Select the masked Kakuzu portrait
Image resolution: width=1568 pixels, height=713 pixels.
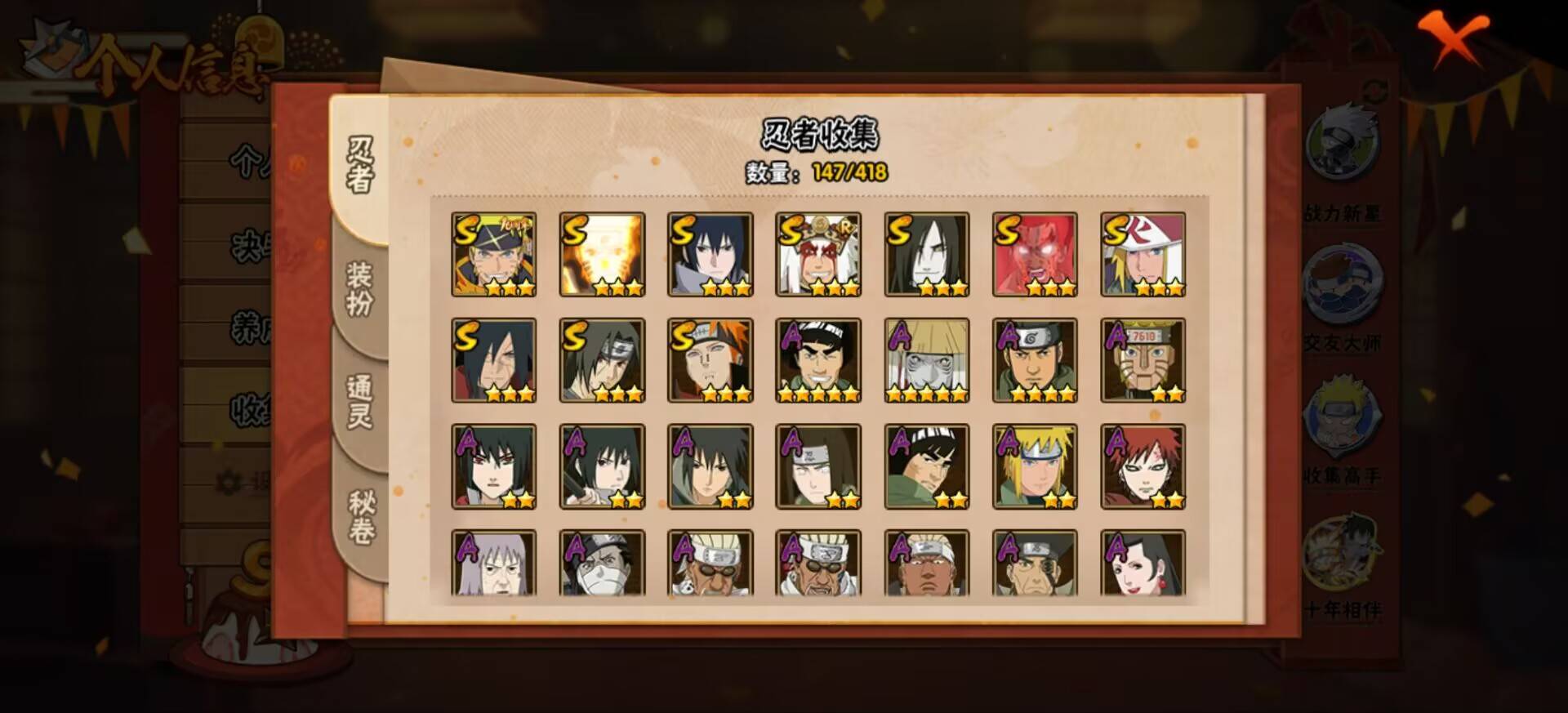[x=602, y=563]
